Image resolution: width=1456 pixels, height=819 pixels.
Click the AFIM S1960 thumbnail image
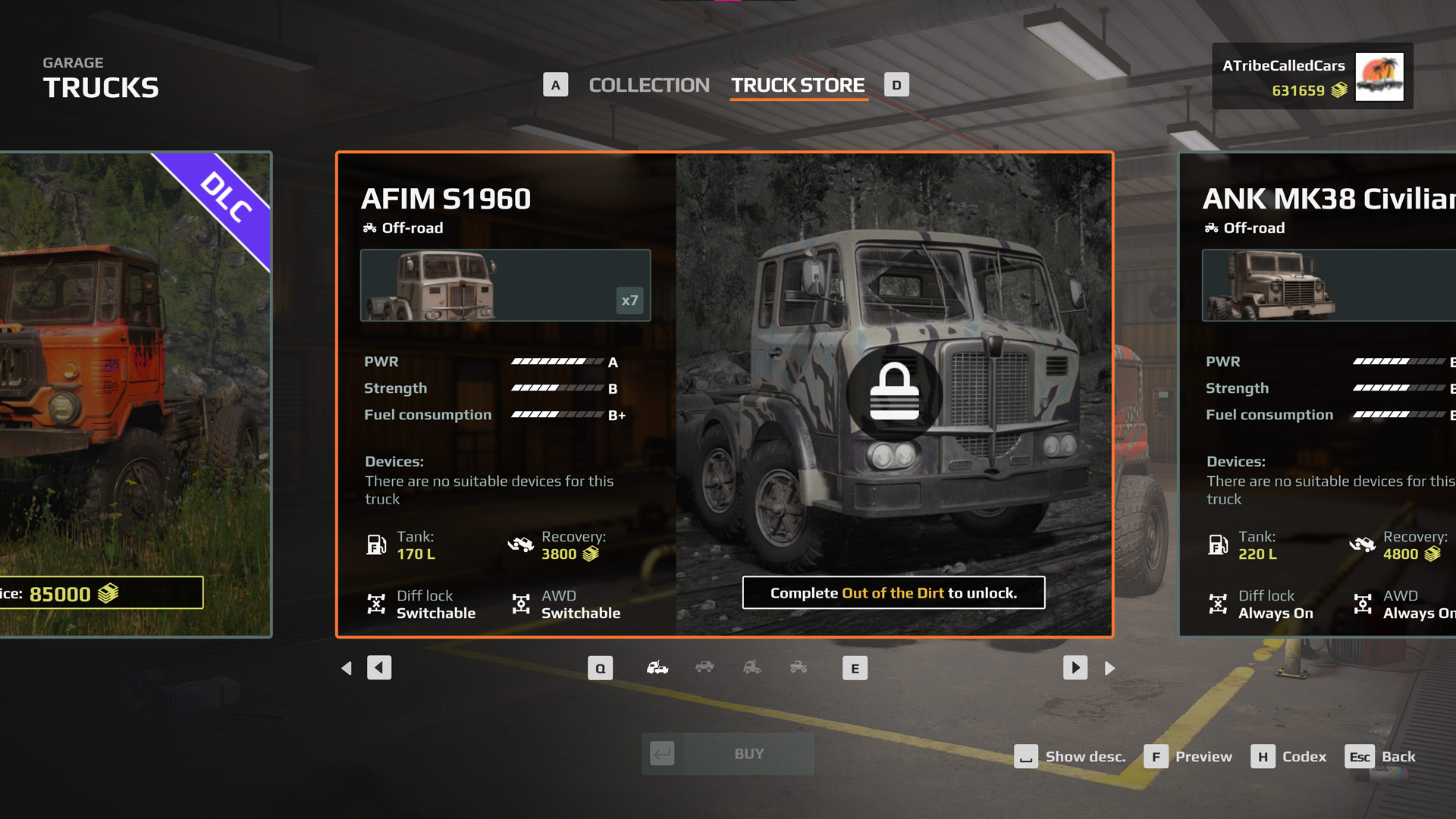pos(505,285)
